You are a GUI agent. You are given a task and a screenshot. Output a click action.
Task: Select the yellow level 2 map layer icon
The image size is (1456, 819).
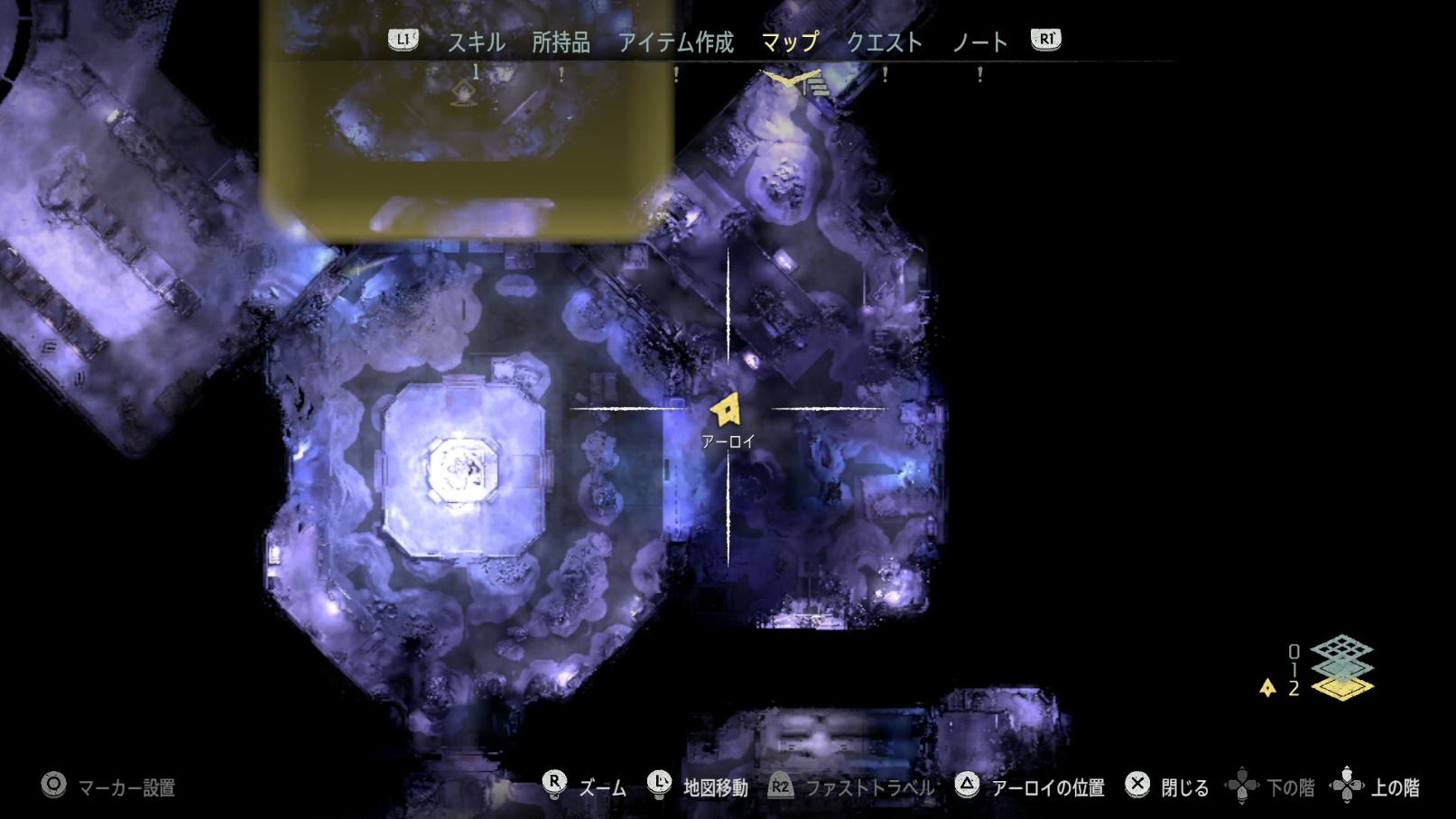[1342, 689]
